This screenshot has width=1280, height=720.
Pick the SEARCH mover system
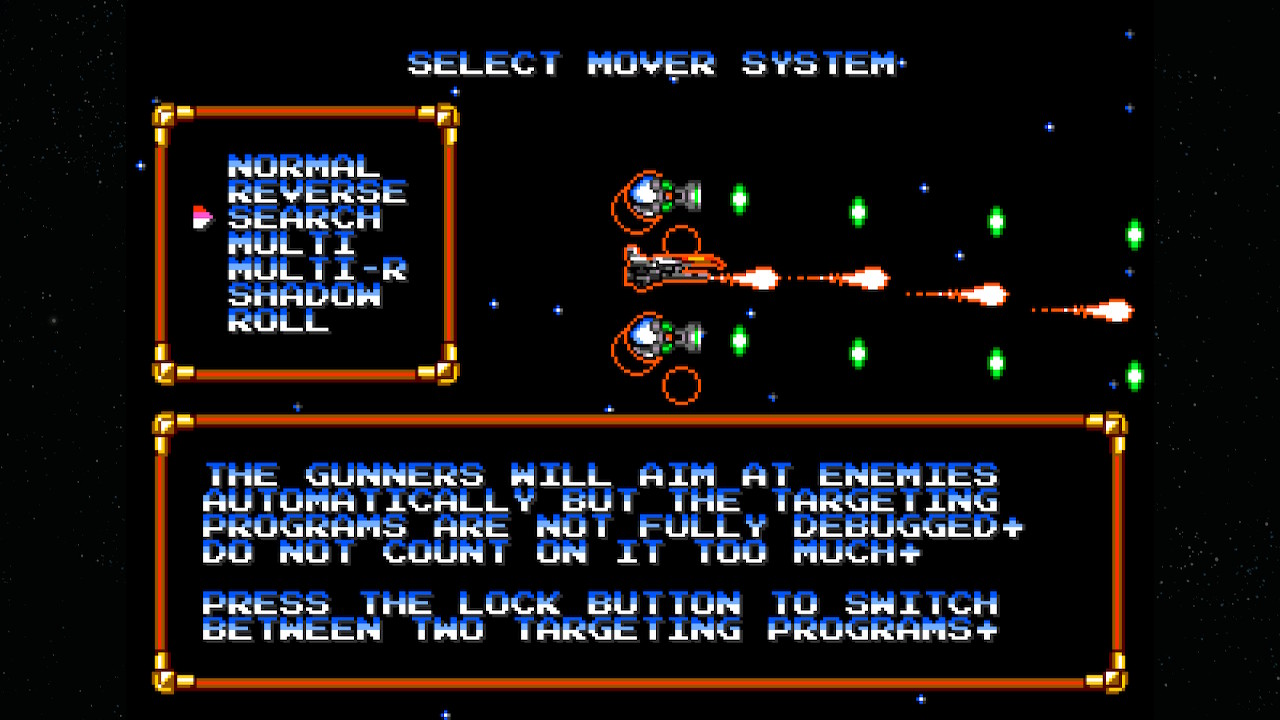304,218
